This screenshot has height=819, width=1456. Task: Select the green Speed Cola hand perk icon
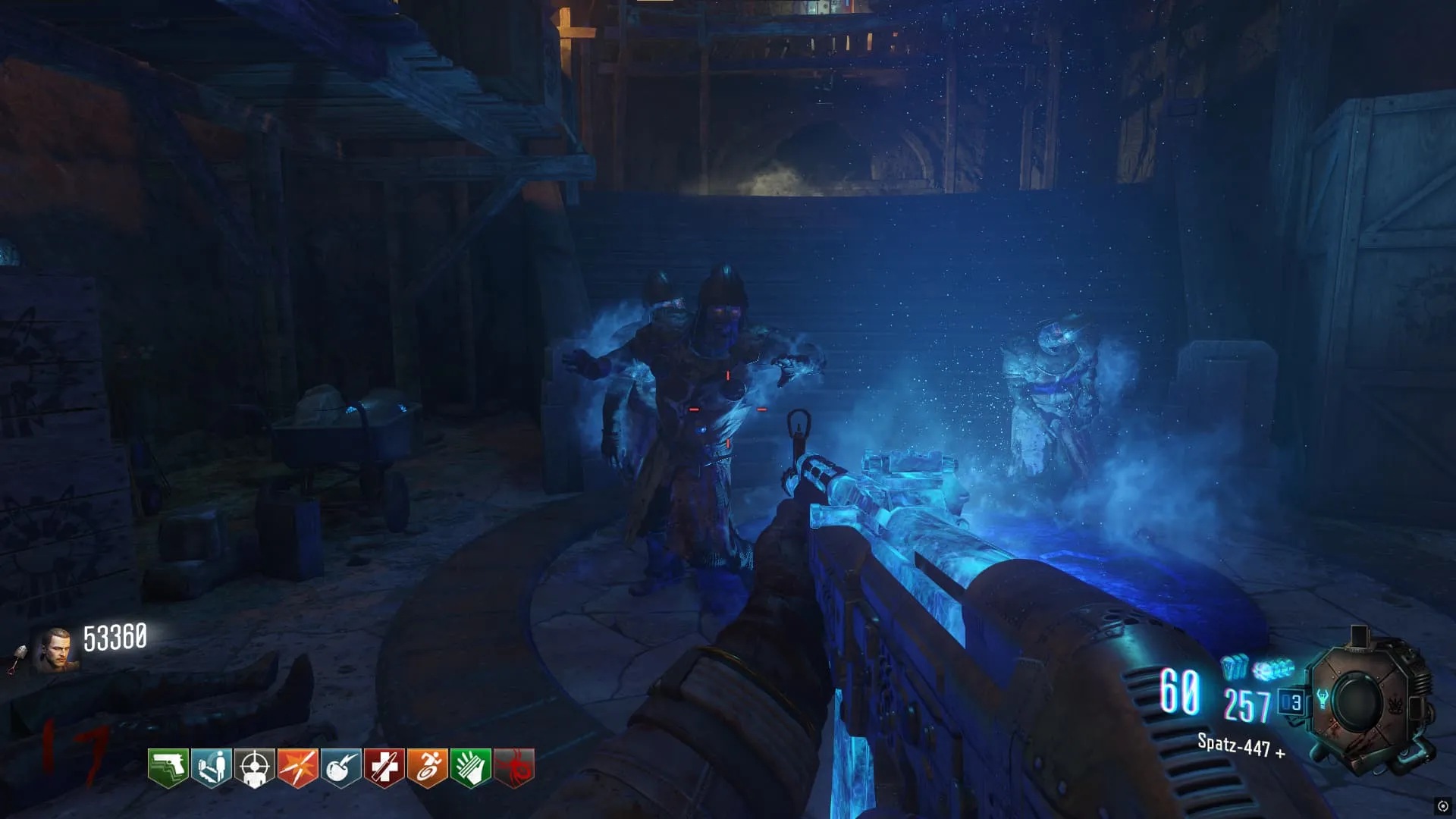[x=471, y=768]
